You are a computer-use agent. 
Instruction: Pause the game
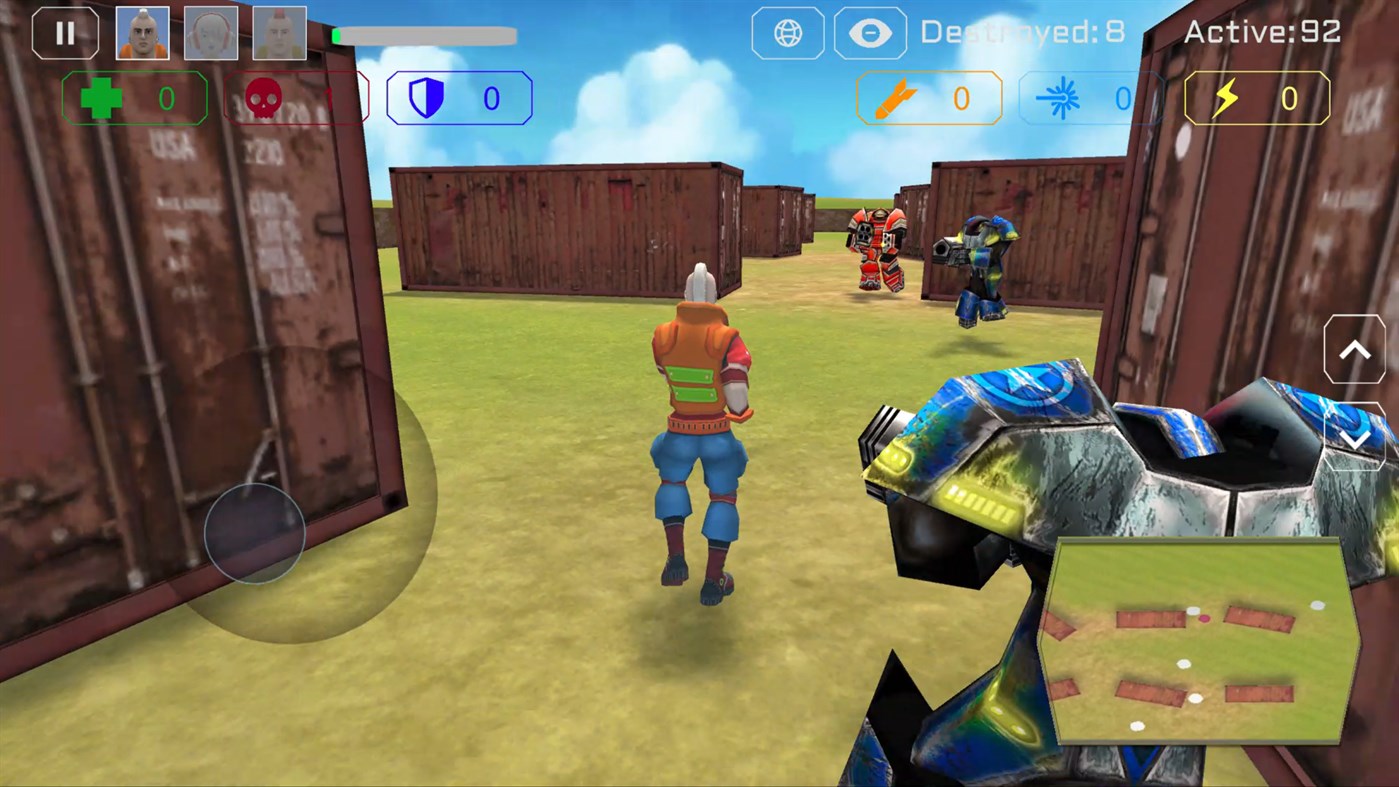(x=64, y=32)
